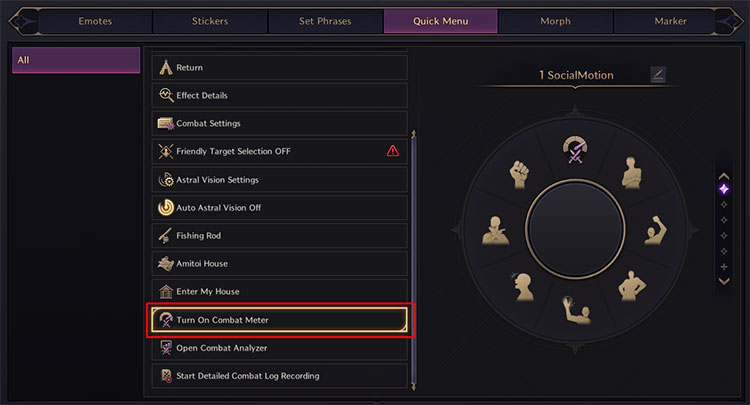
Task: Open Effect Details entry
Action: coord(279,96)
